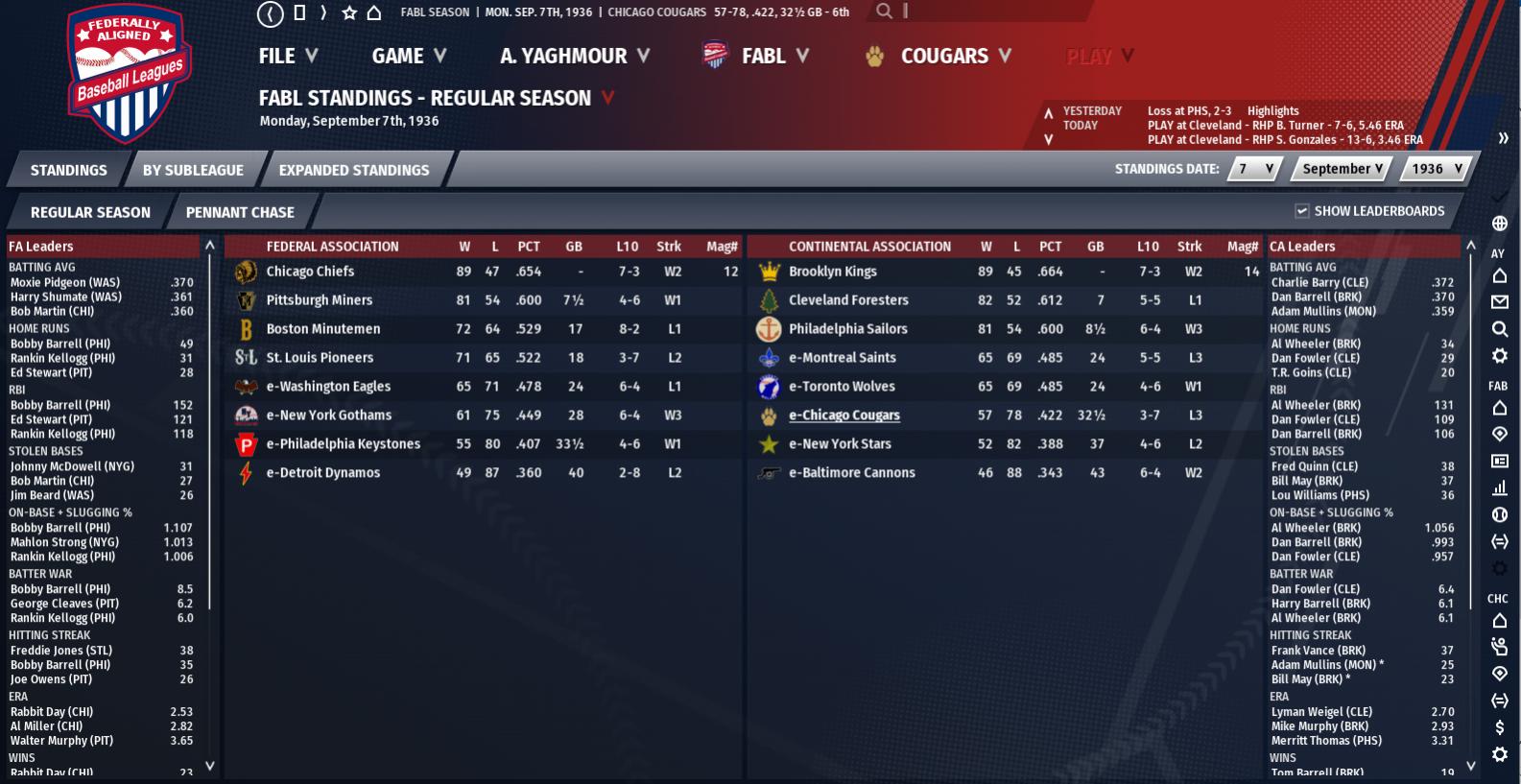This screenshot has width=1521, height=784.
Task: Switch to the By Subleague tab
Action: point(193,170)
